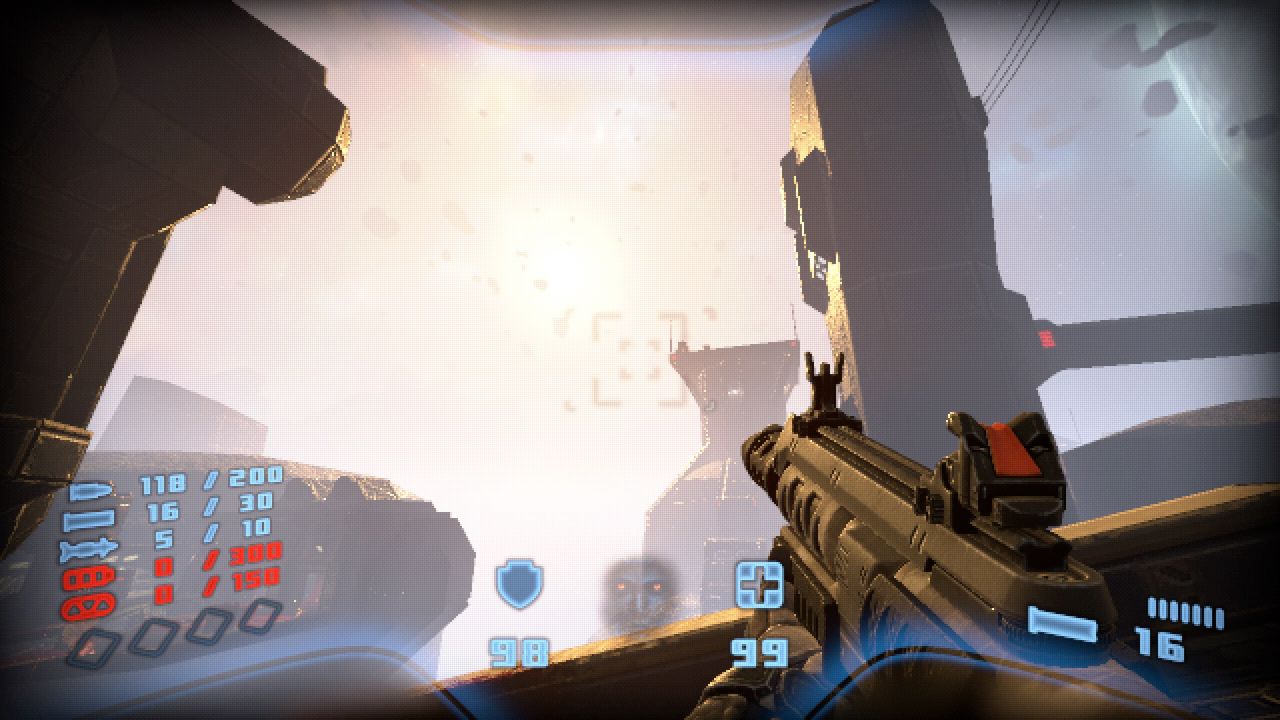Click the blue armor shield icon

tap(519, 585)
